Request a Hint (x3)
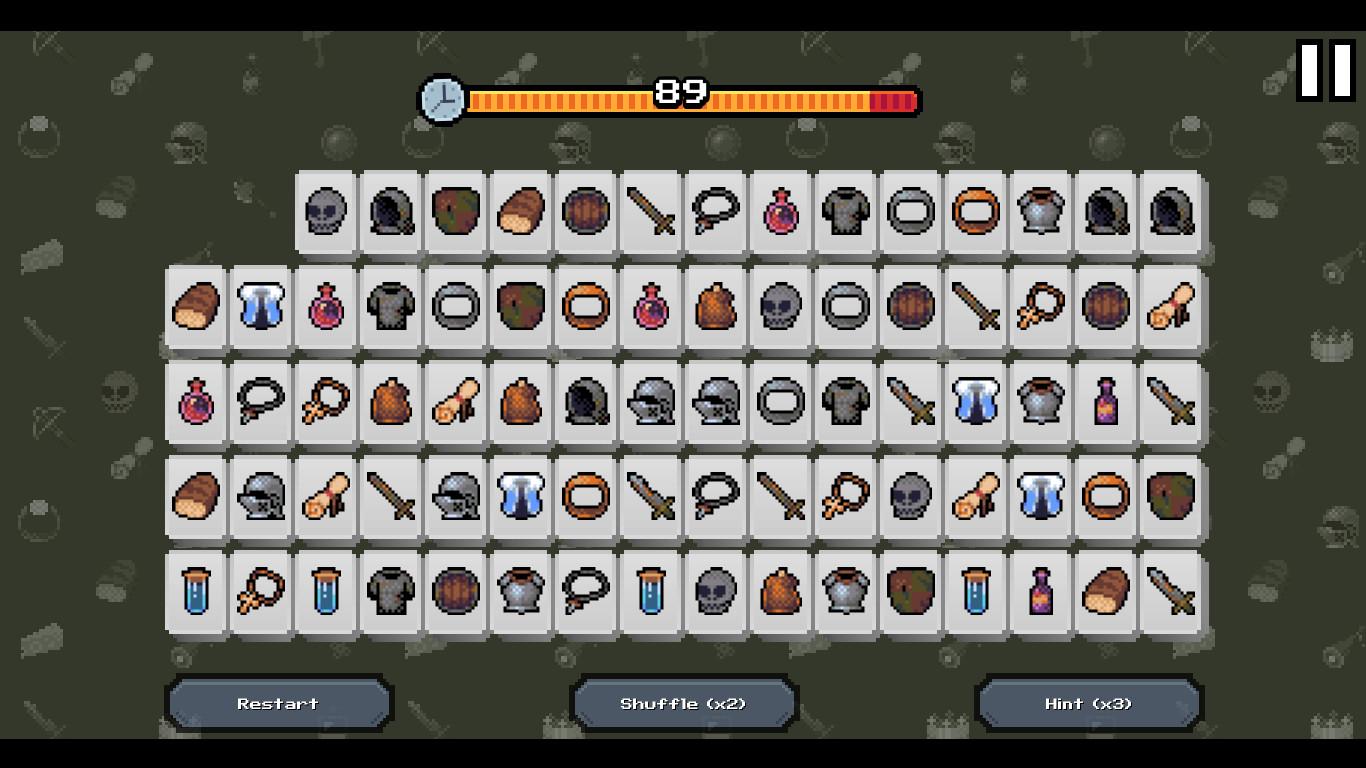Image resolution: width=1366 pixels, height=768 pixels. pos(1089,704)
